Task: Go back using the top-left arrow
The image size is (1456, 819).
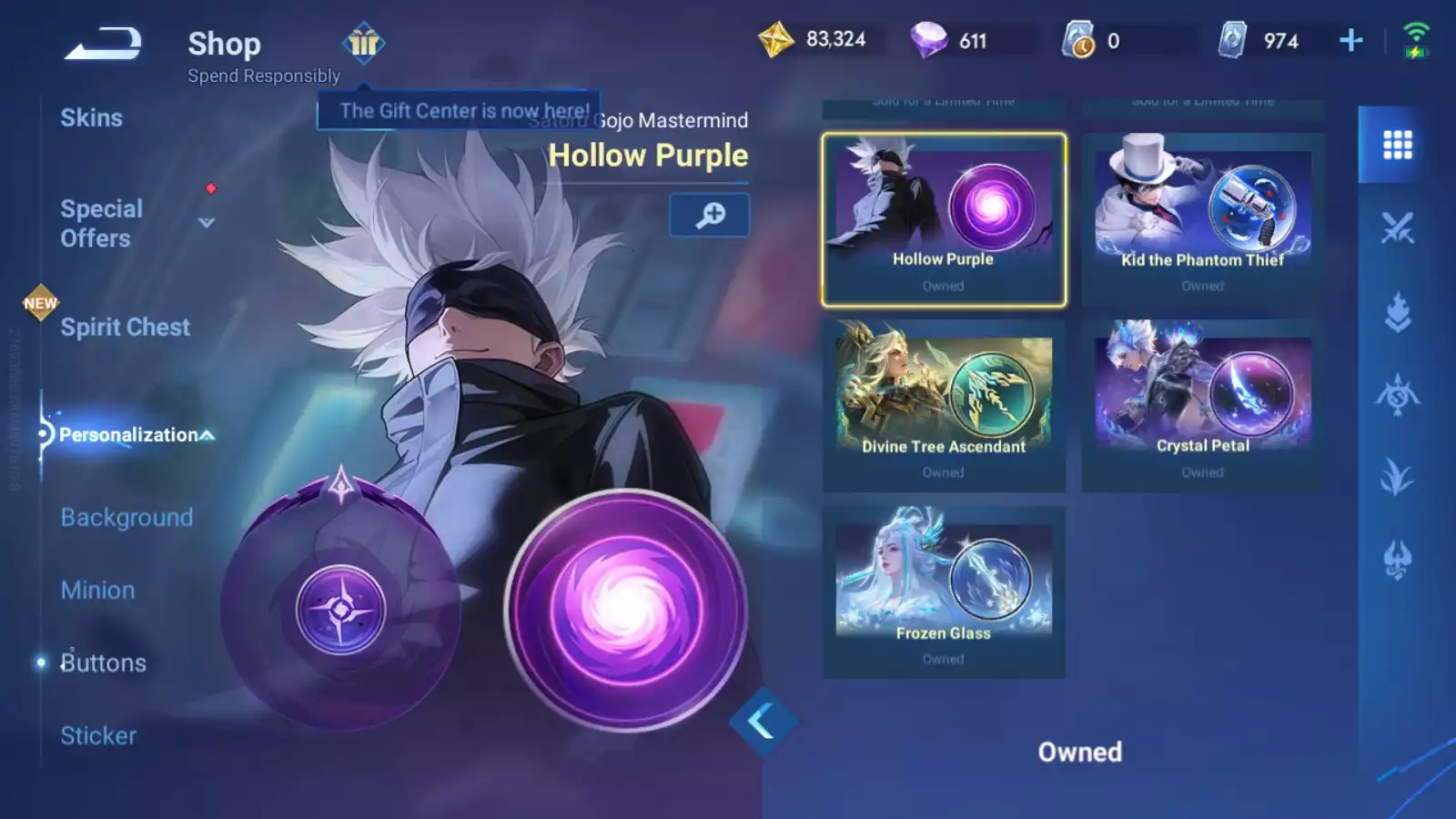Action: pos(103,44)
